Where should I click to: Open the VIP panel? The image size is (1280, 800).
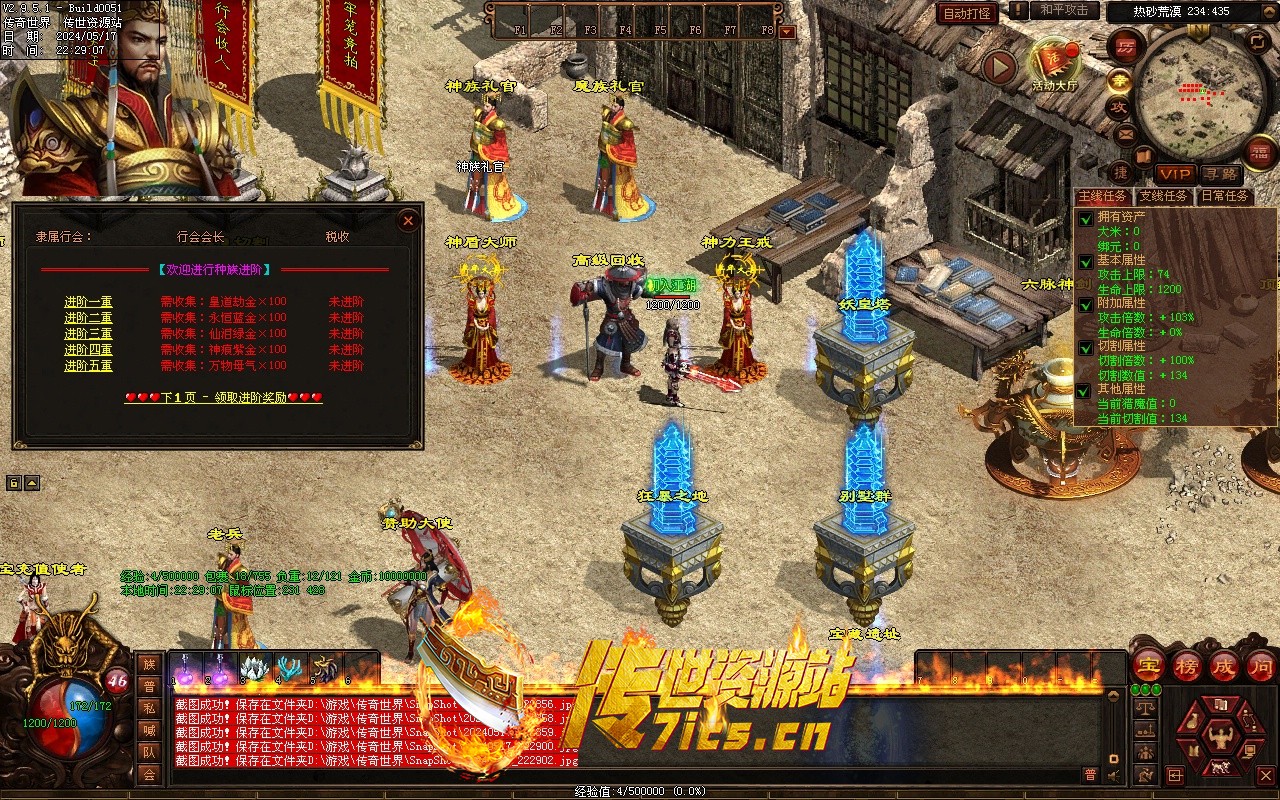coord(1175,173)
